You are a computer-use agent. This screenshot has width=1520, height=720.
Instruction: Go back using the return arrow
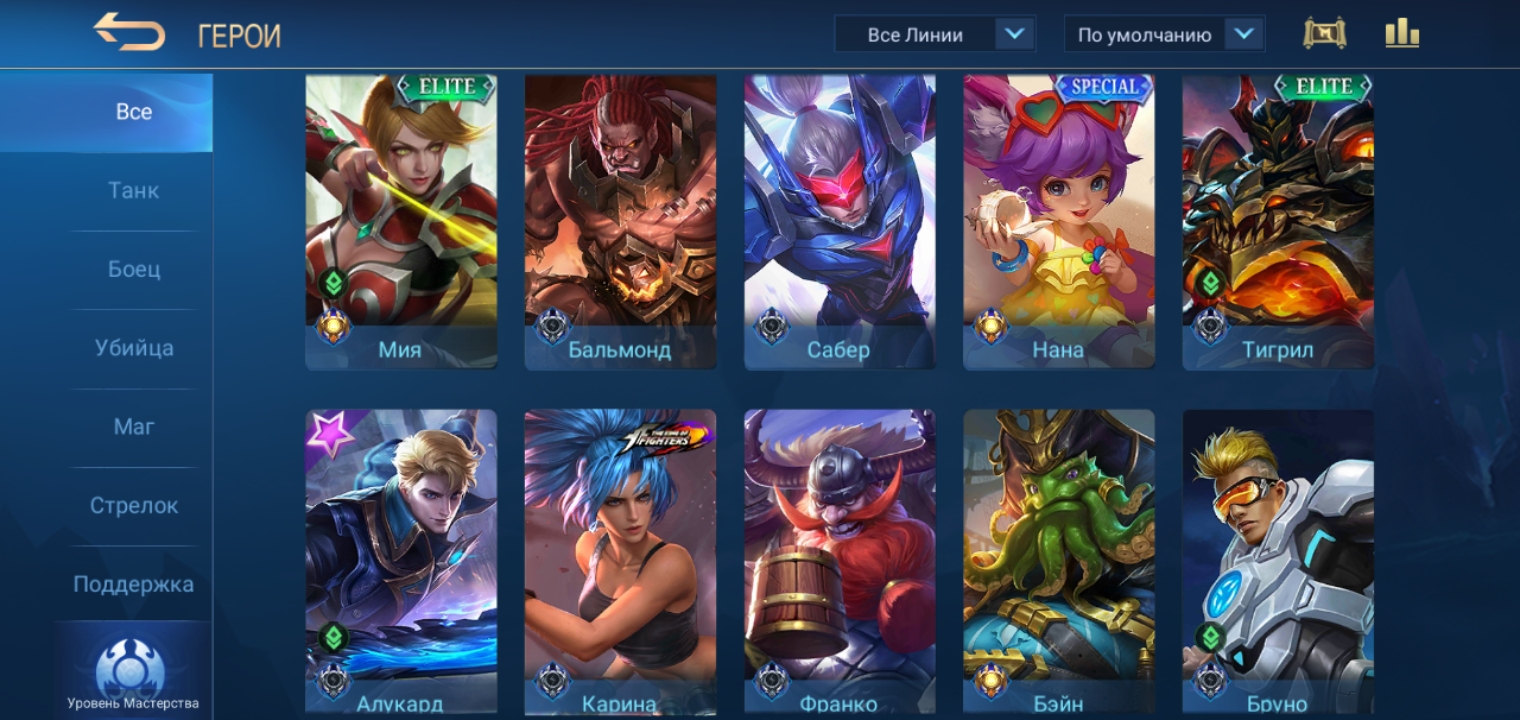click(129, 33)
